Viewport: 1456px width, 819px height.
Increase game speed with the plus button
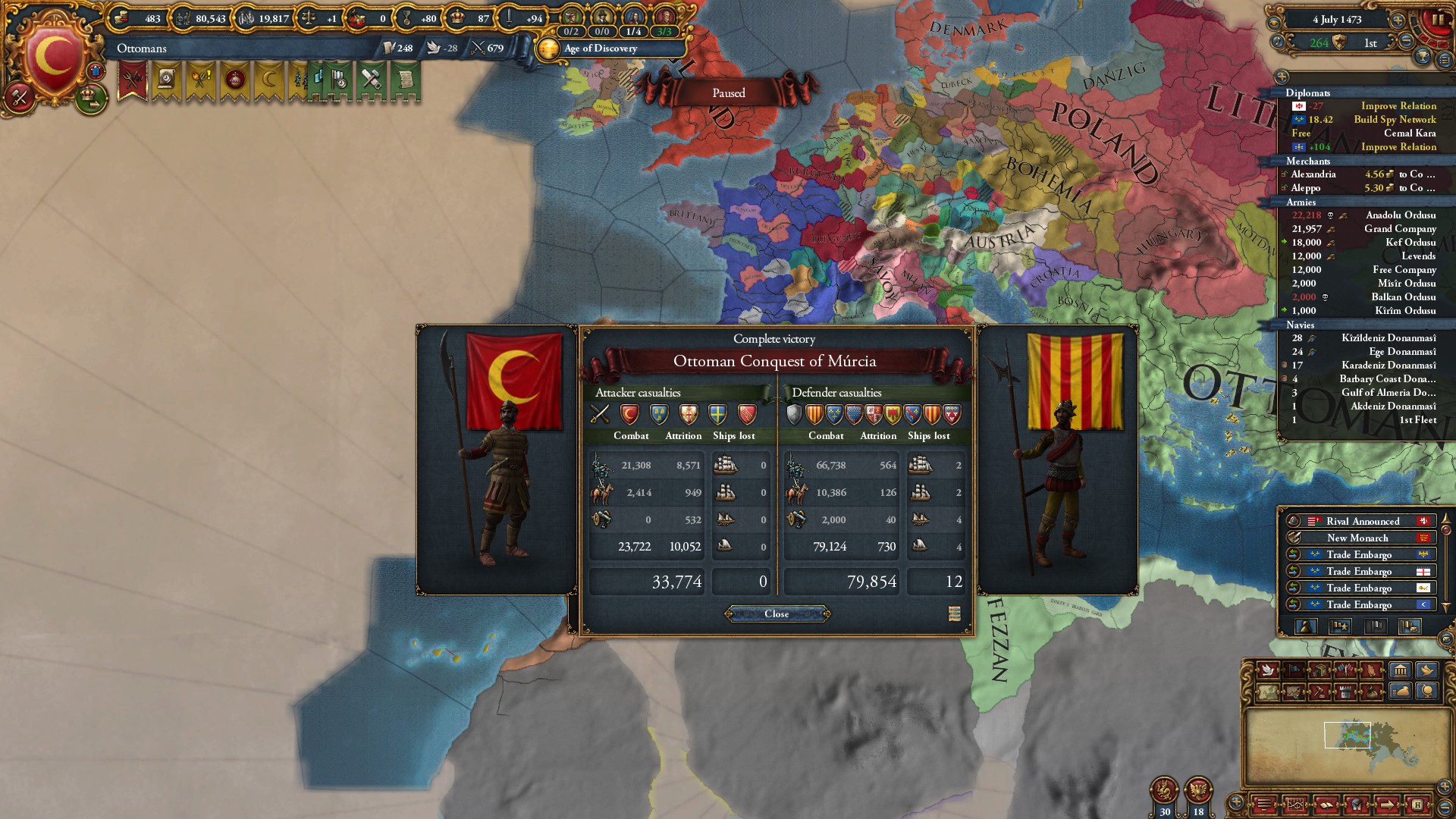[x=1398, y=20]
